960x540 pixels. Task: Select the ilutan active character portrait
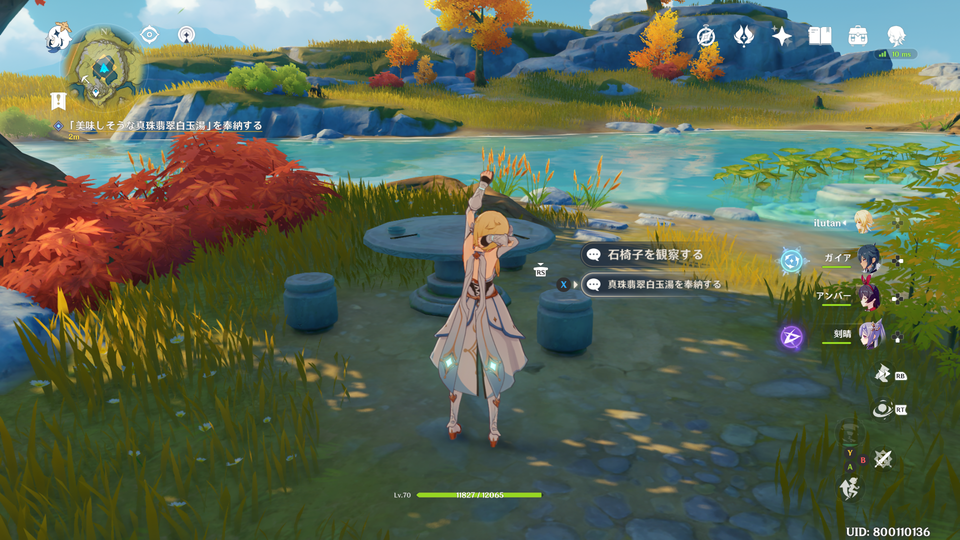[863, 221]
